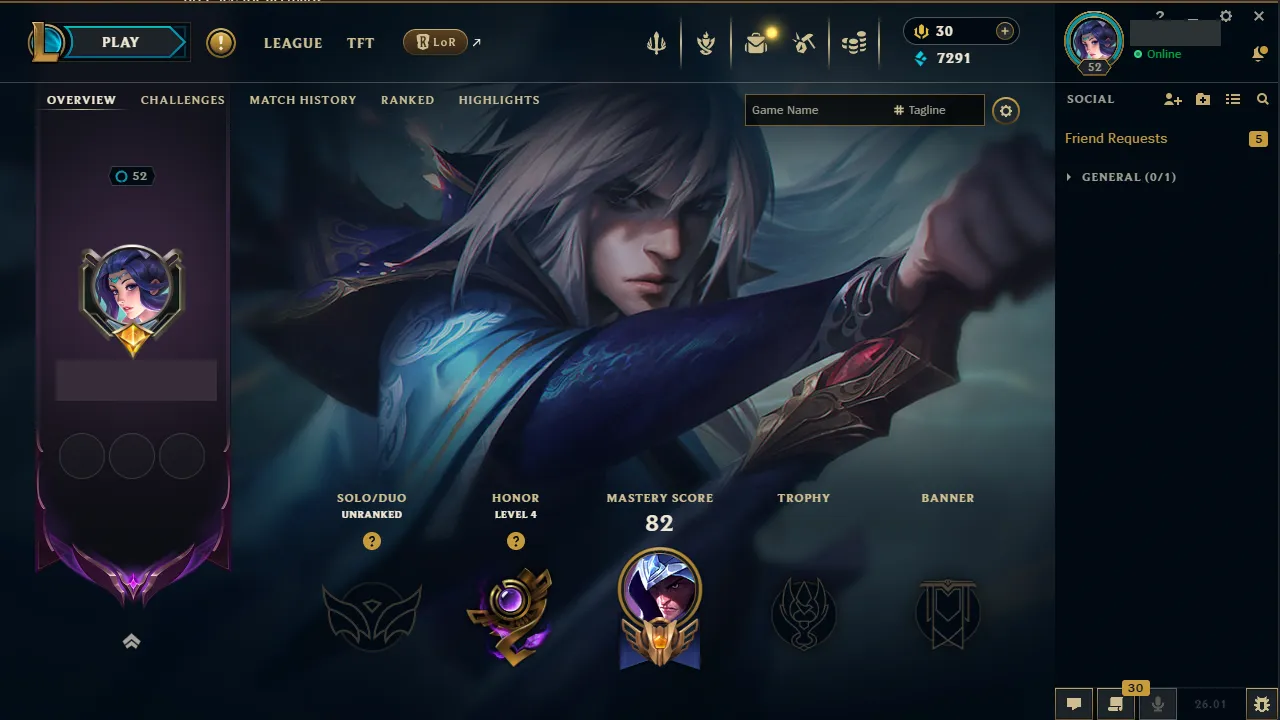Toggle the microphone in the bottom bar
This screenshot has width=1280, height=720.
(x=1157, y=703)
